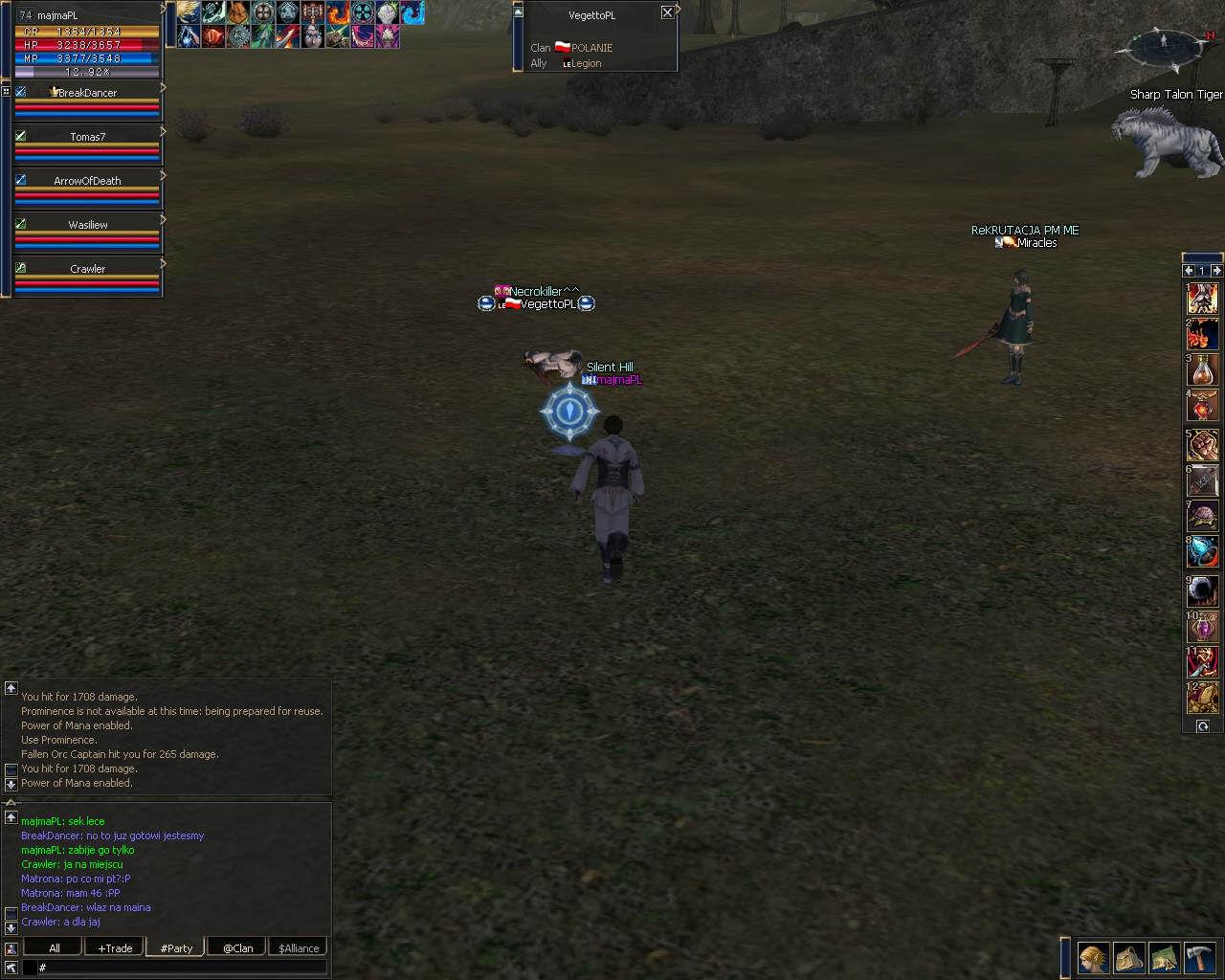Image resolution: width=1225 pixels, height=980 pixels.
Task: Pick Wasiliew in the party list
Action: coord(87,225)
